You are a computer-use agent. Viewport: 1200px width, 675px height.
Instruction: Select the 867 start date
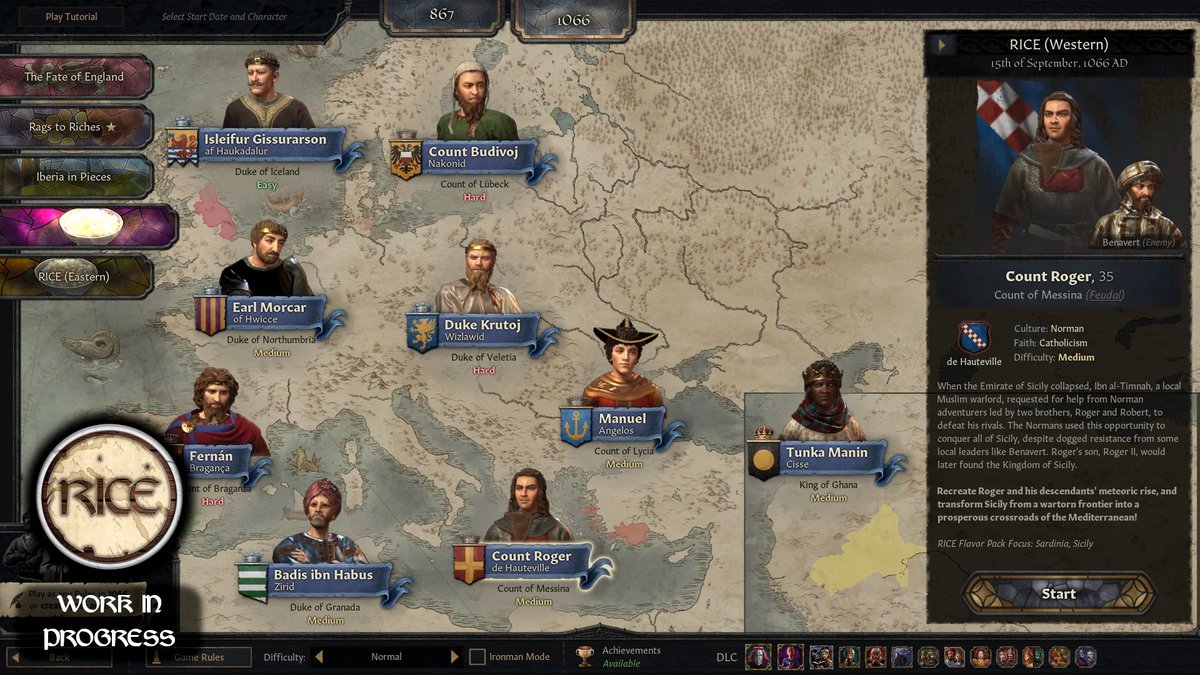[x=441, y=15]
